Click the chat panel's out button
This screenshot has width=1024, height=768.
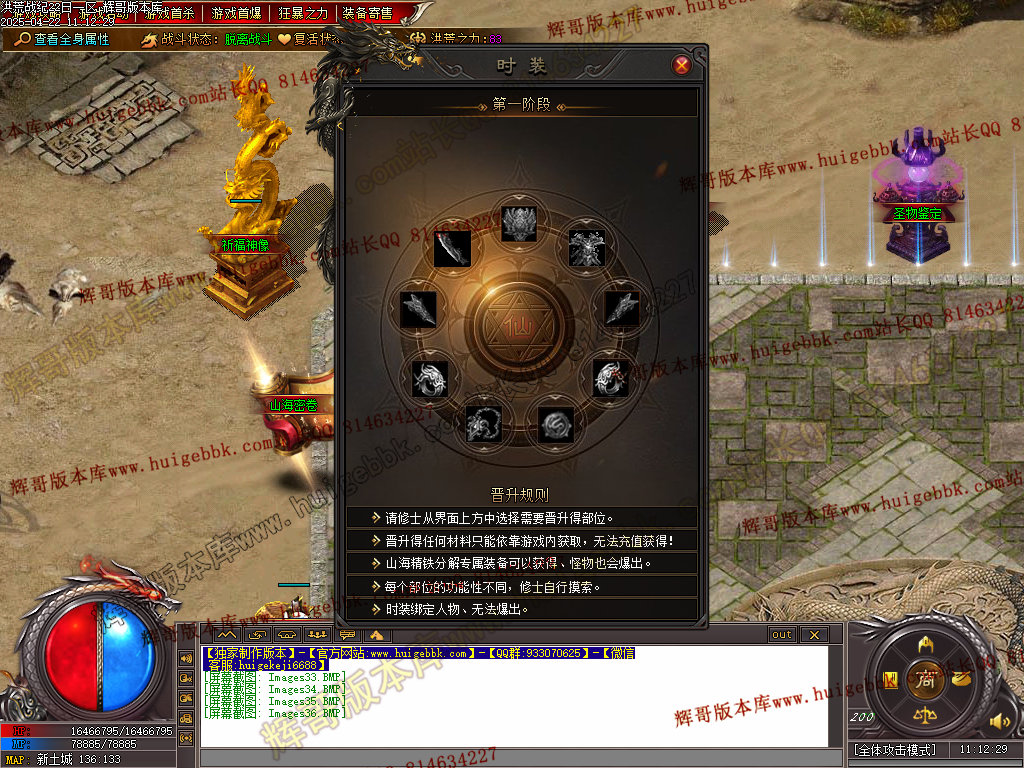[x=781, y=635]
